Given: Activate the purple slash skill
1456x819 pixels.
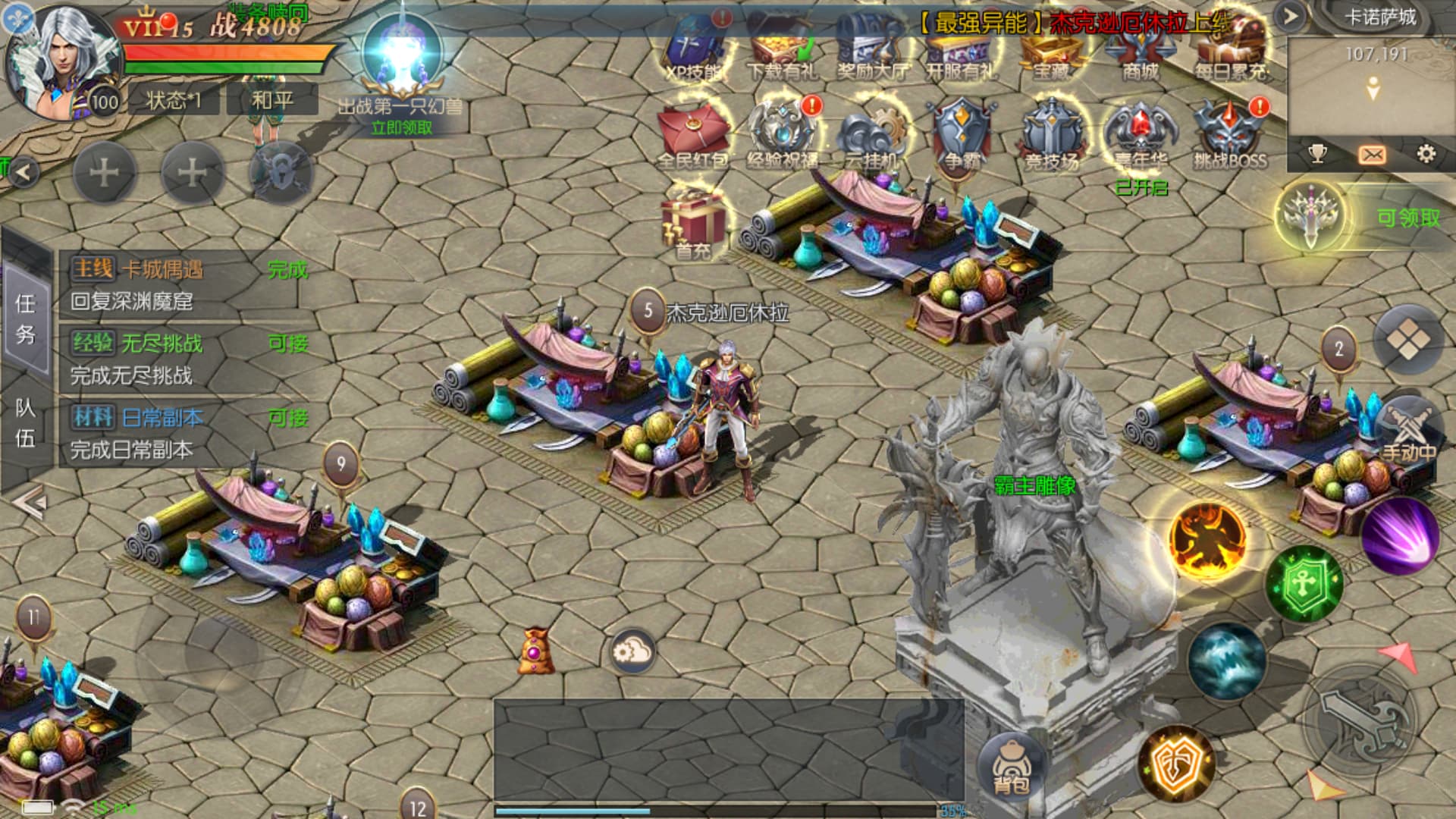Looking at the screenshot, I should (1400, 535).
